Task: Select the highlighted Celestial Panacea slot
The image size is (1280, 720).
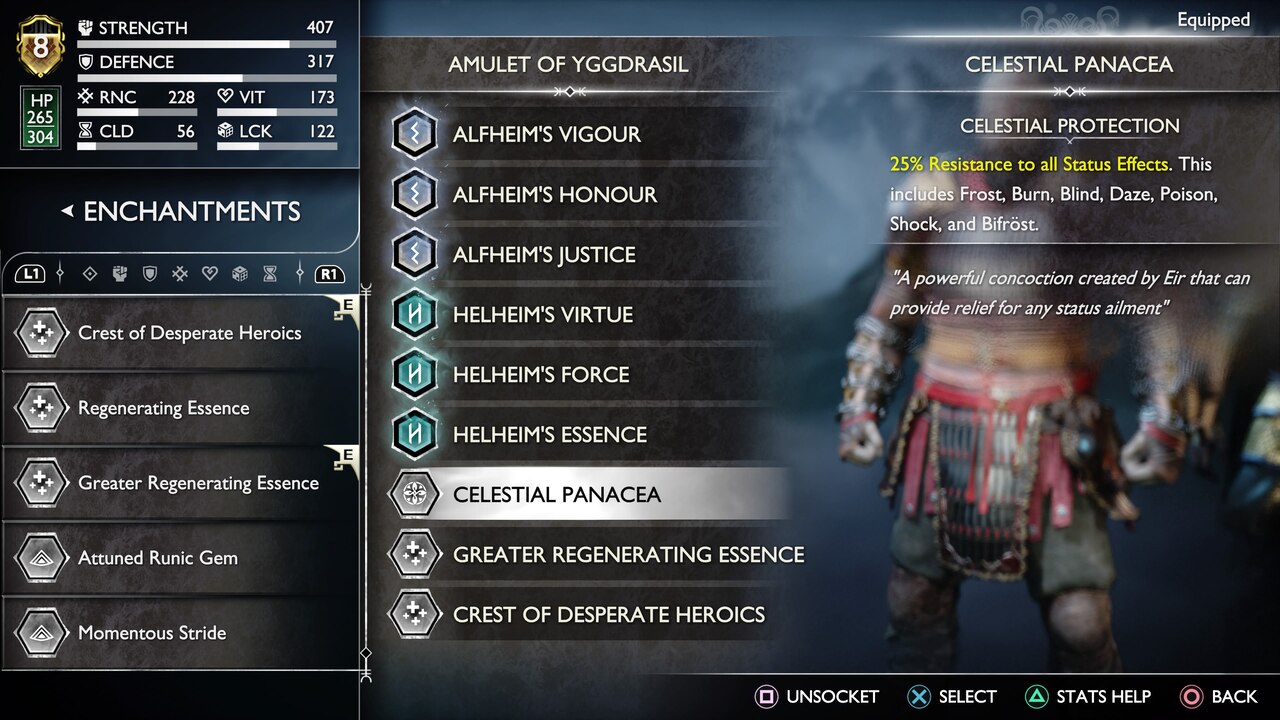Action: coord(585,494)
